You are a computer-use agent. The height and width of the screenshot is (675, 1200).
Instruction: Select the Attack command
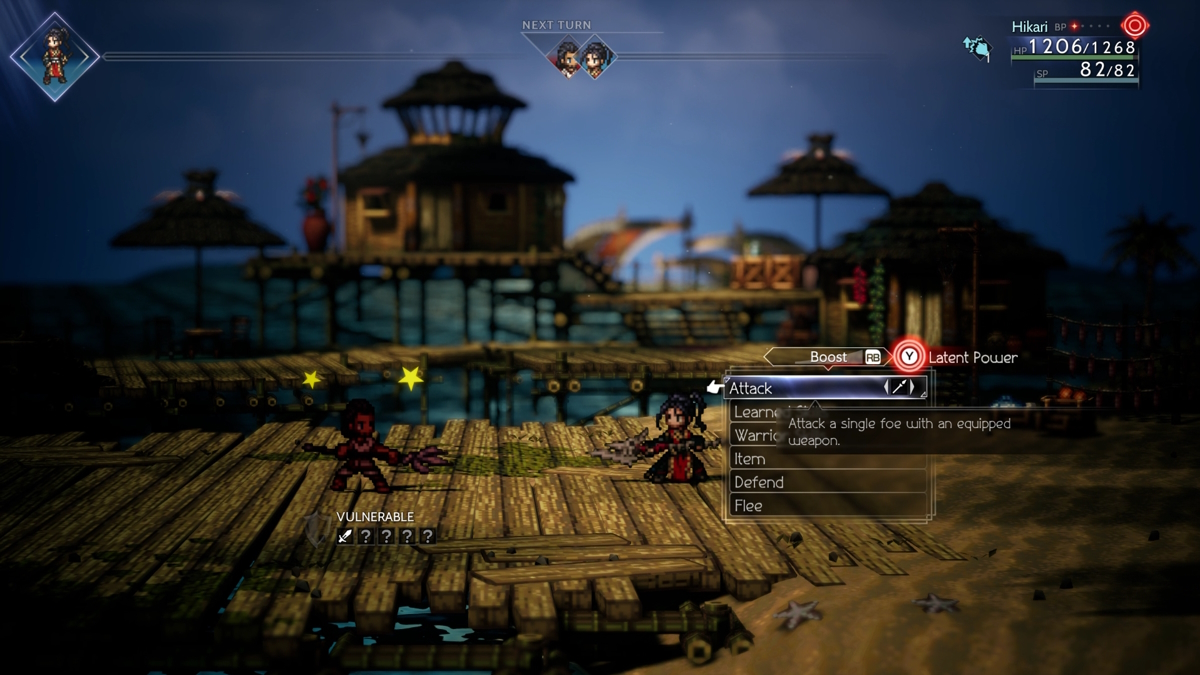pyautogui.click(x=800, y=388)
